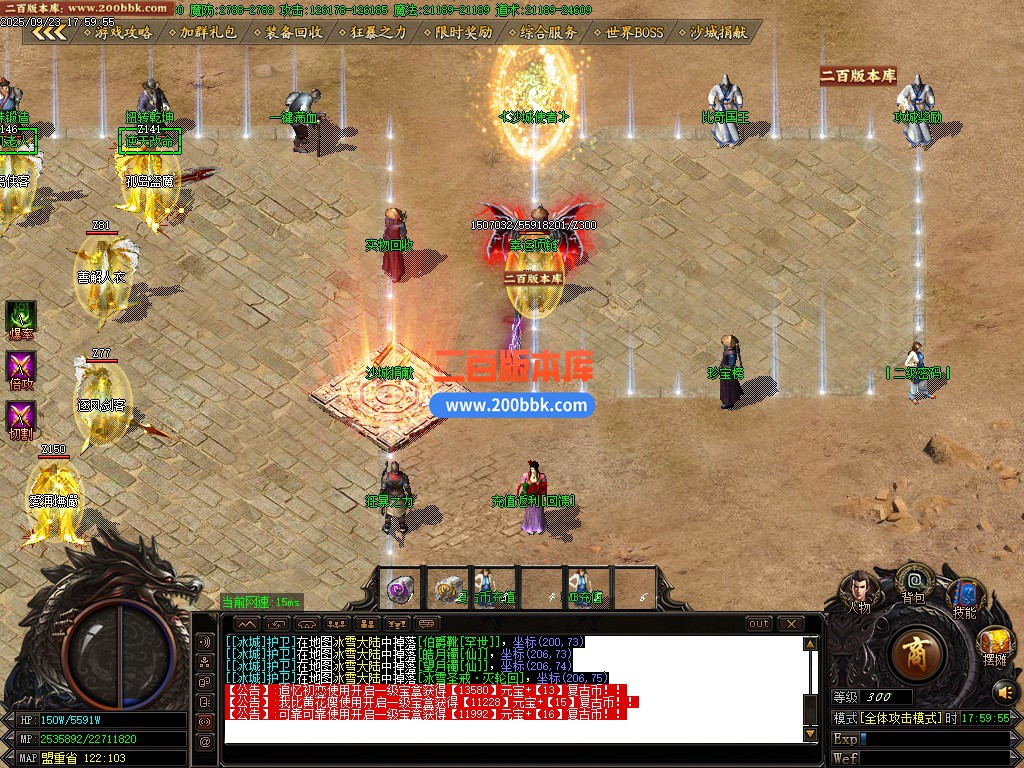
Task: Activate the 切割 cutting icon
Action: pyautogui.click(x=21, y=418)
